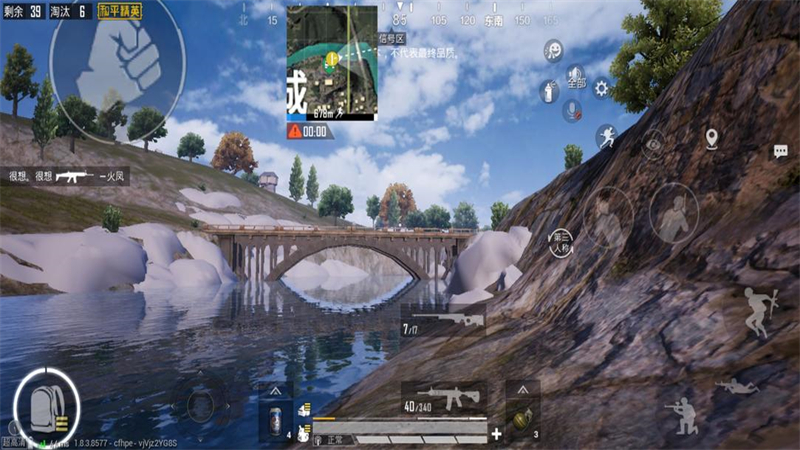This screenshot has height=450, width=800.
Task: Activate the spray paint can
Action: pyautogui.click(x=548, y=91)
